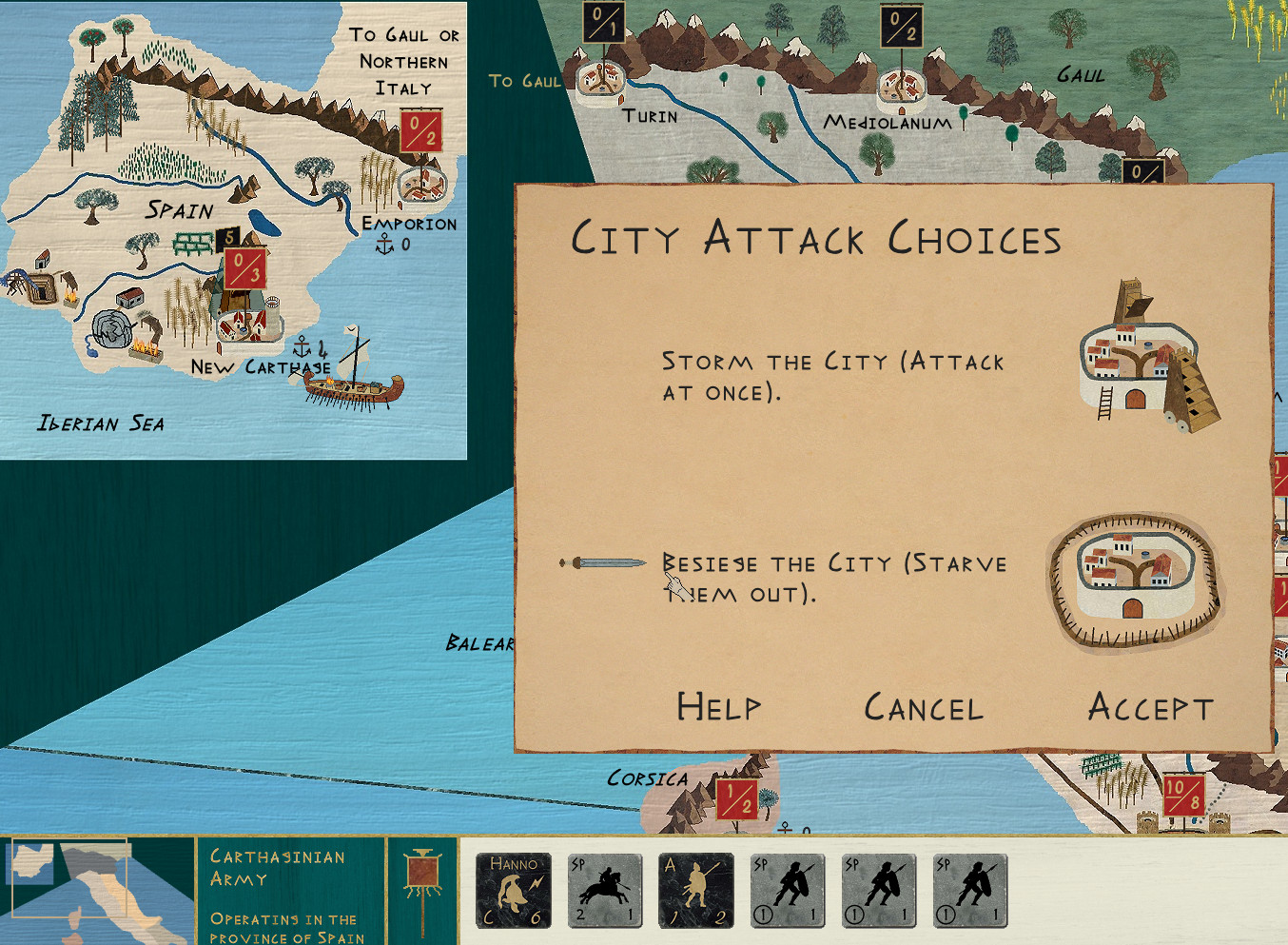Pick the dark African javelin unit card
This screenshot has width=1288, height=945.
point(696,891)
